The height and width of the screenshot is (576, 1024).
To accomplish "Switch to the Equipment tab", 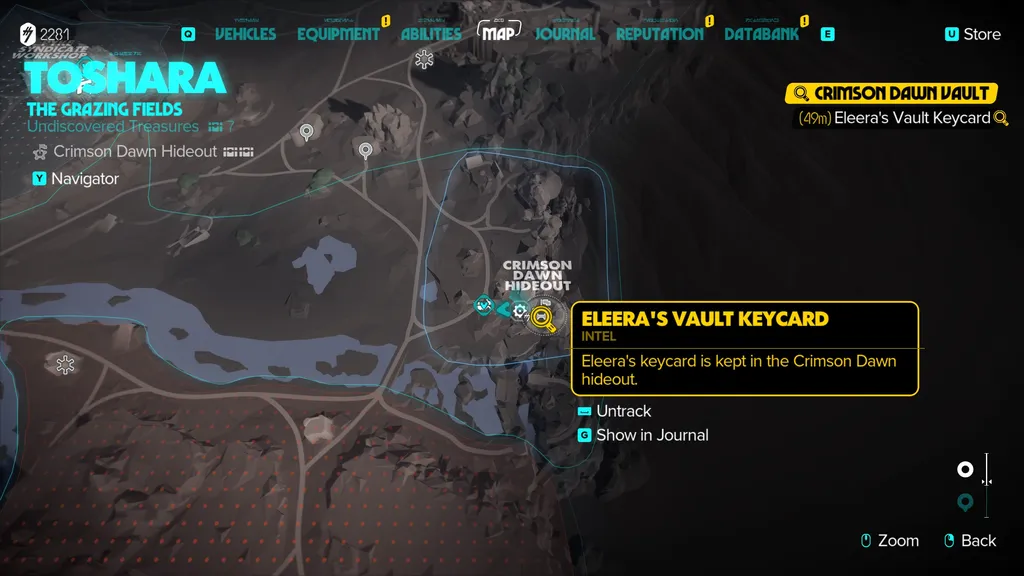I will (x=338, y=34).
